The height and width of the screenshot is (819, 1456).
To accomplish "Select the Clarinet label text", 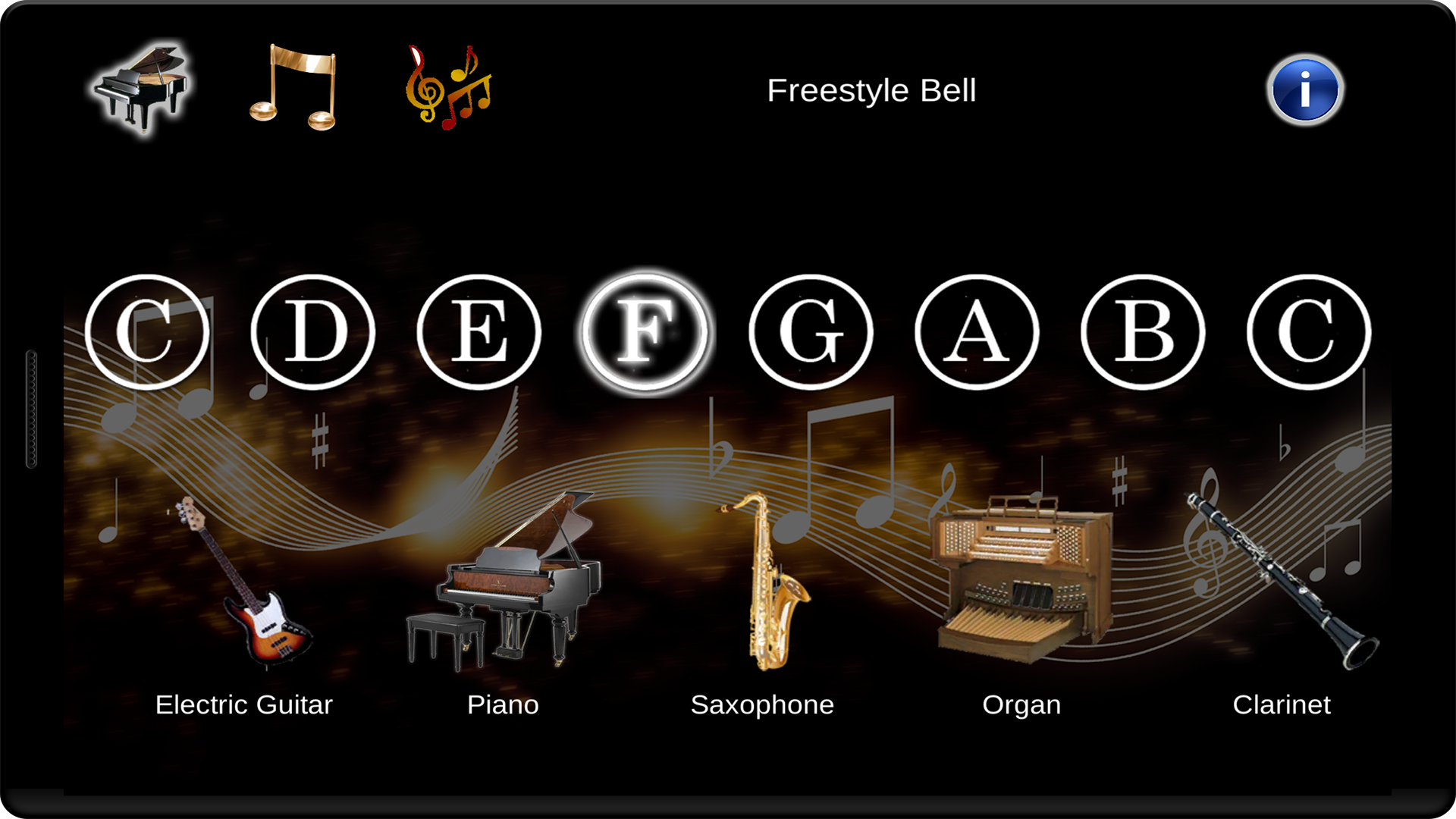I will (x=1282, y=705).
